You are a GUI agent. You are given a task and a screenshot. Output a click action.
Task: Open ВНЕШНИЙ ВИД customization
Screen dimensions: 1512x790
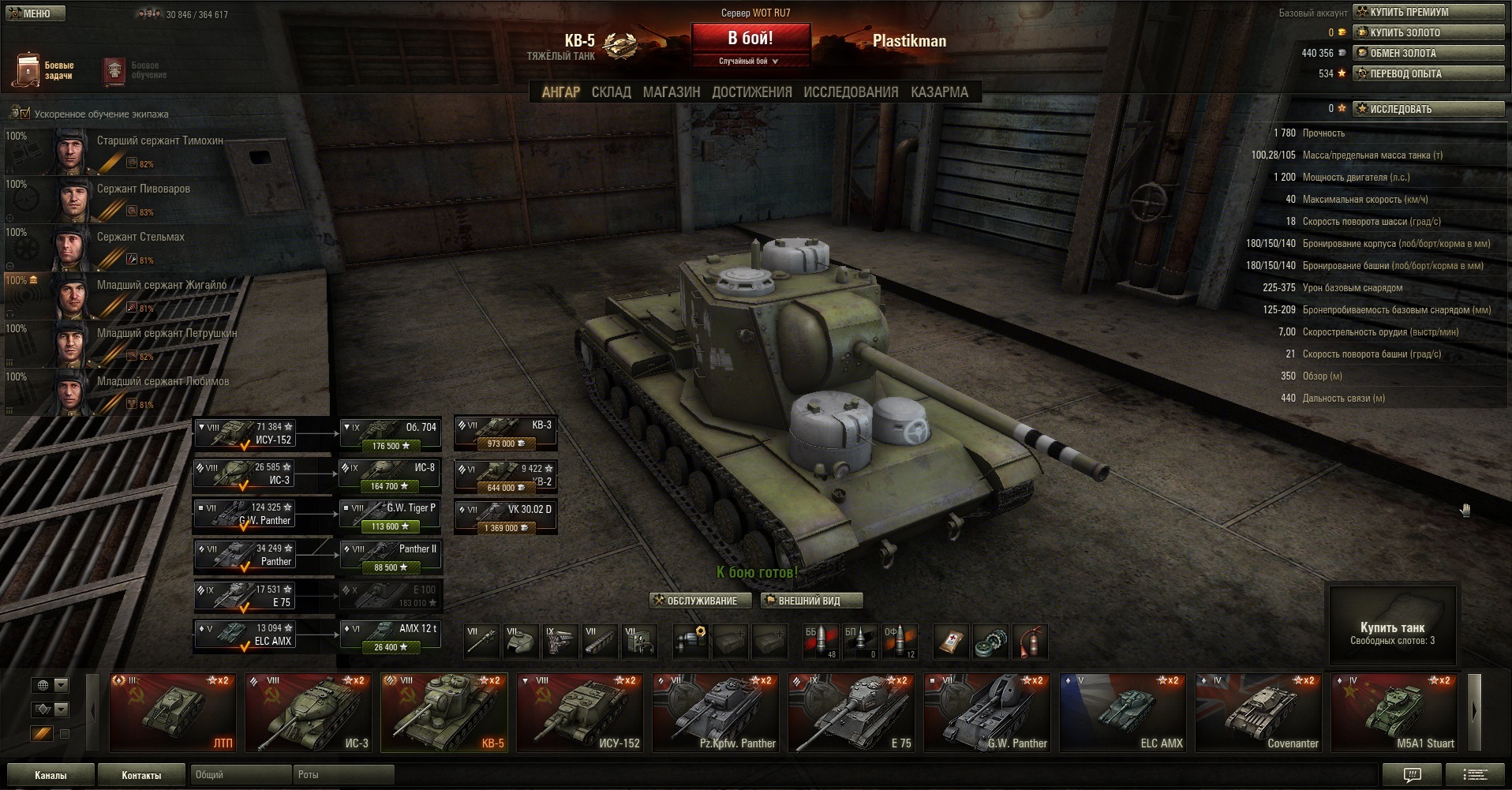[810, 601]
